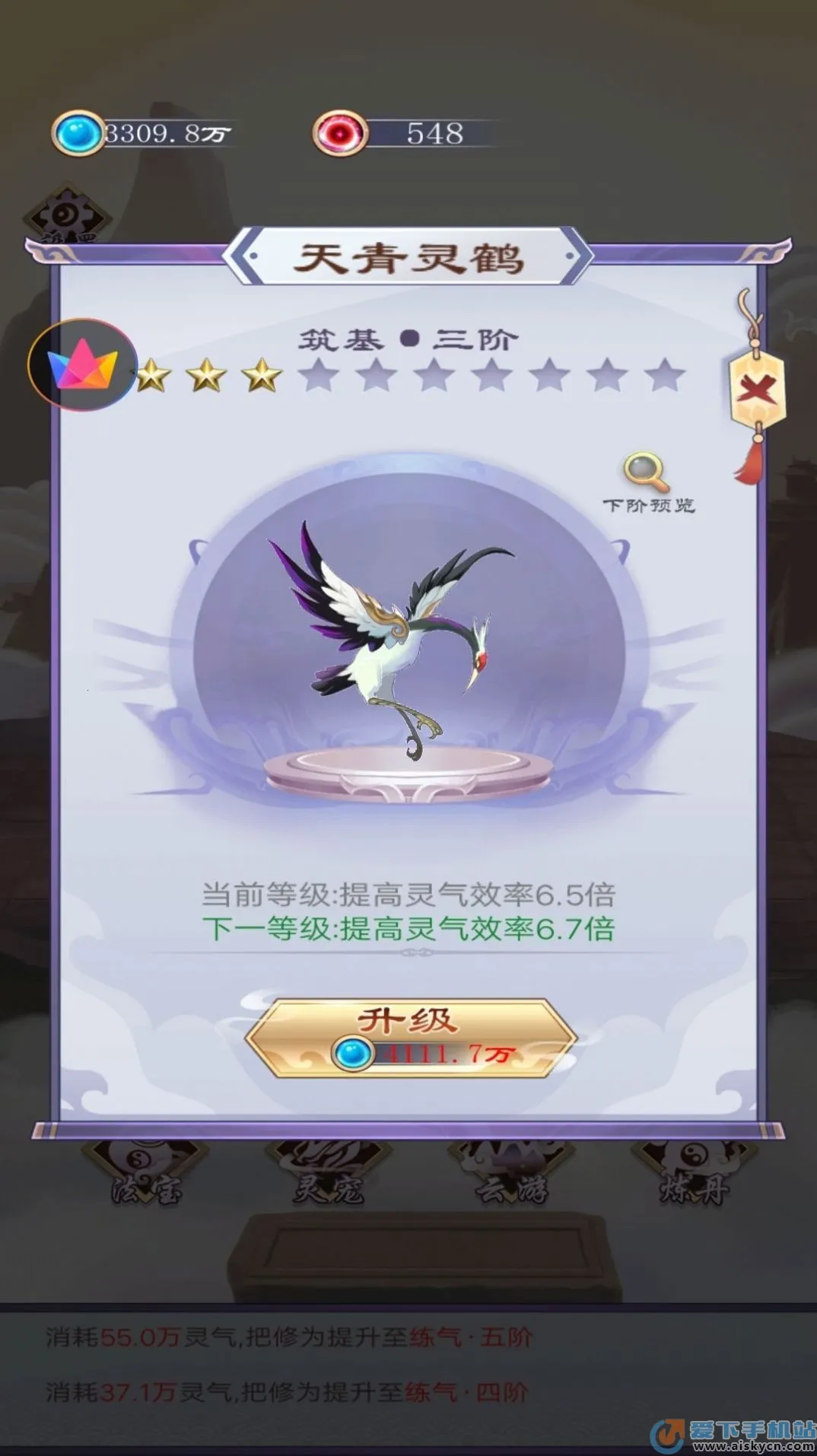Viewport: 817px width, 1456px height.
Task: Tap the red orb currency icon
Action: [340, 134]
